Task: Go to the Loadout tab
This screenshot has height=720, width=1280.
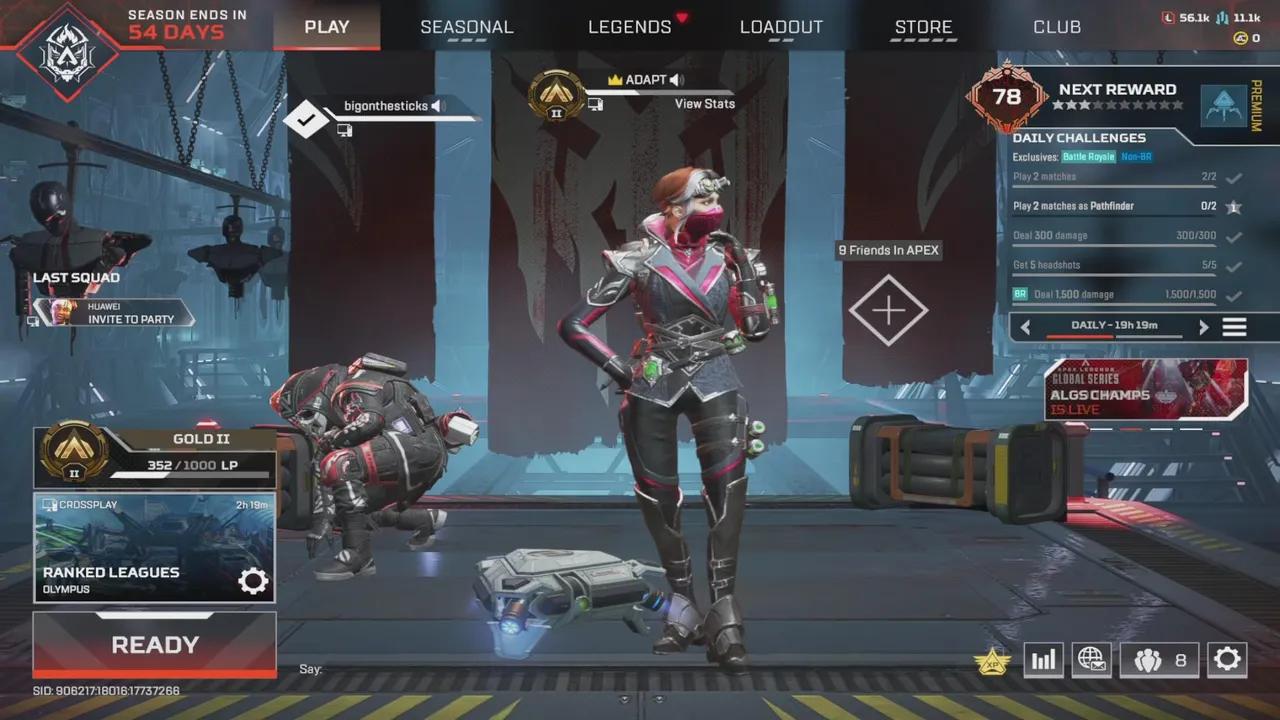Action: tap(781, 27)
